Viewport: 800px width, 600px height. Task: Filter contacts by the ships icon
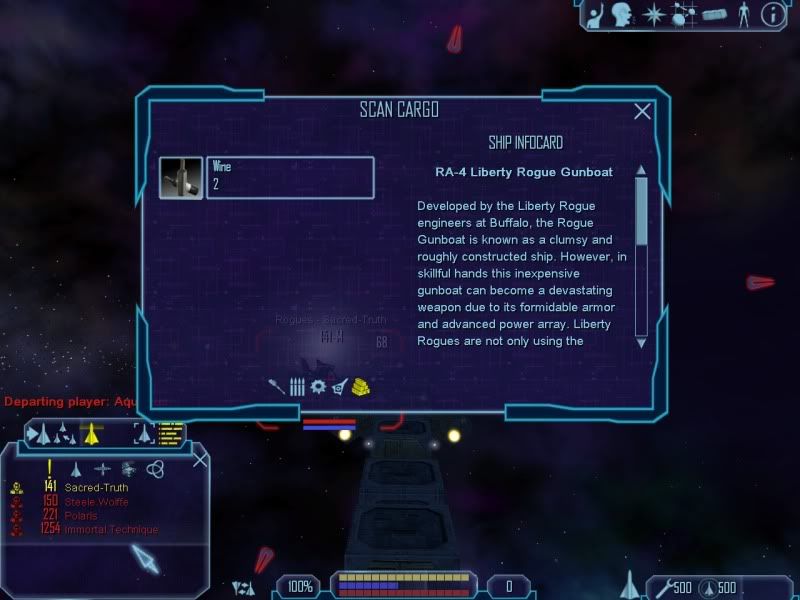75,468
